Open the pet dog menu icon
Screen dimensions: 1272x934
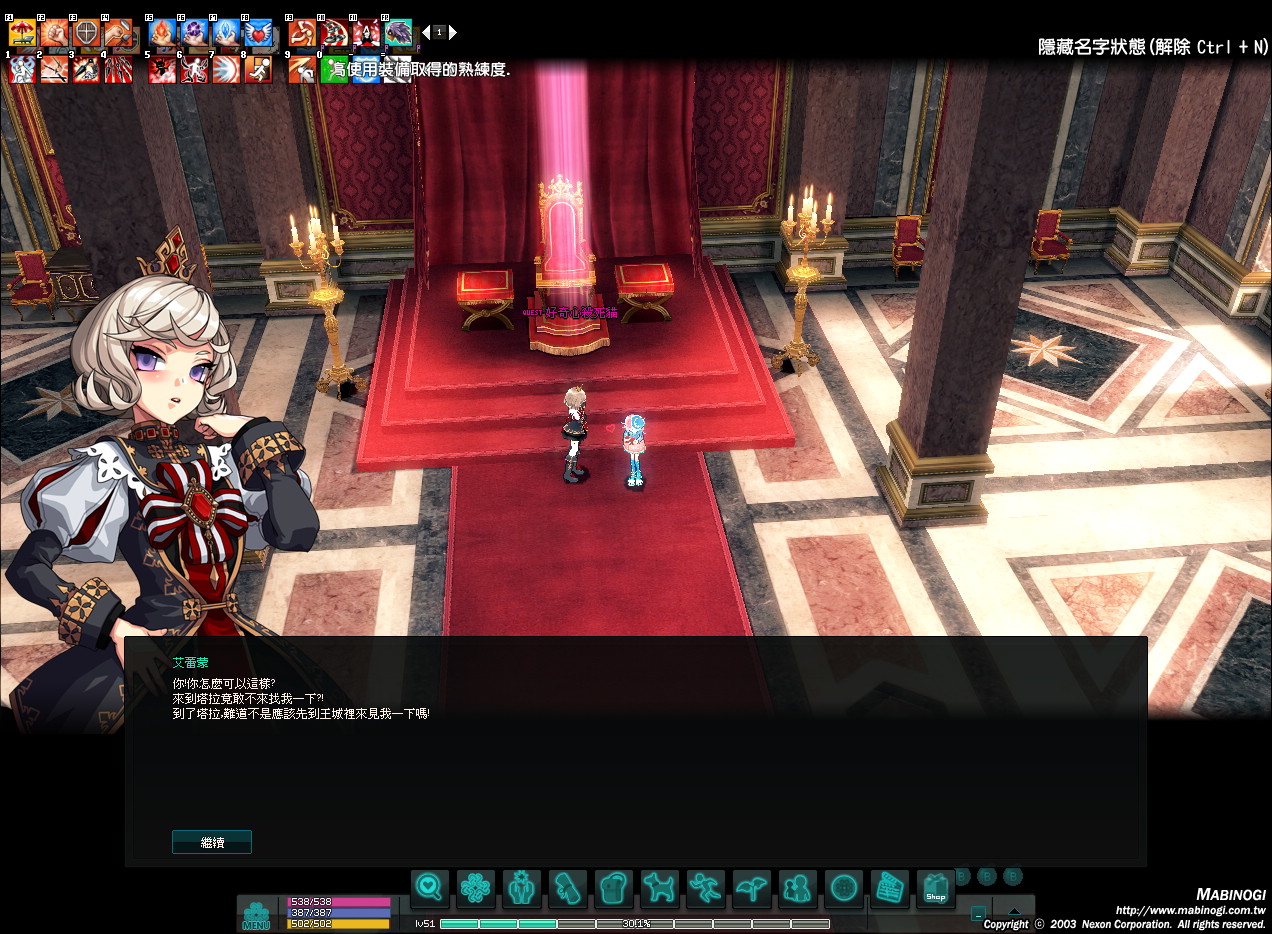659,888
